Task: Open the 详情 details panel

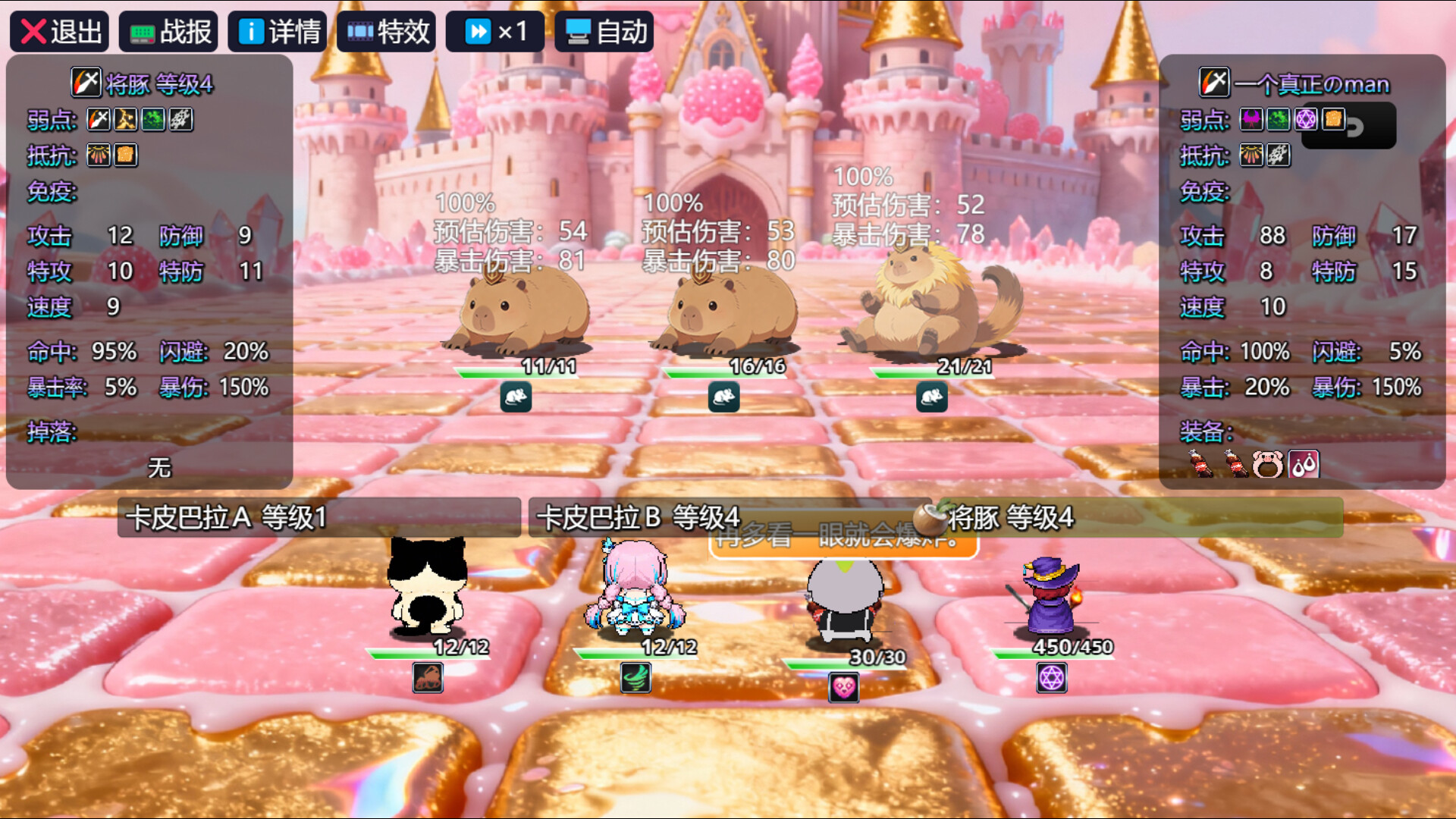Action: pyautogui.click(x=278, y=31)
